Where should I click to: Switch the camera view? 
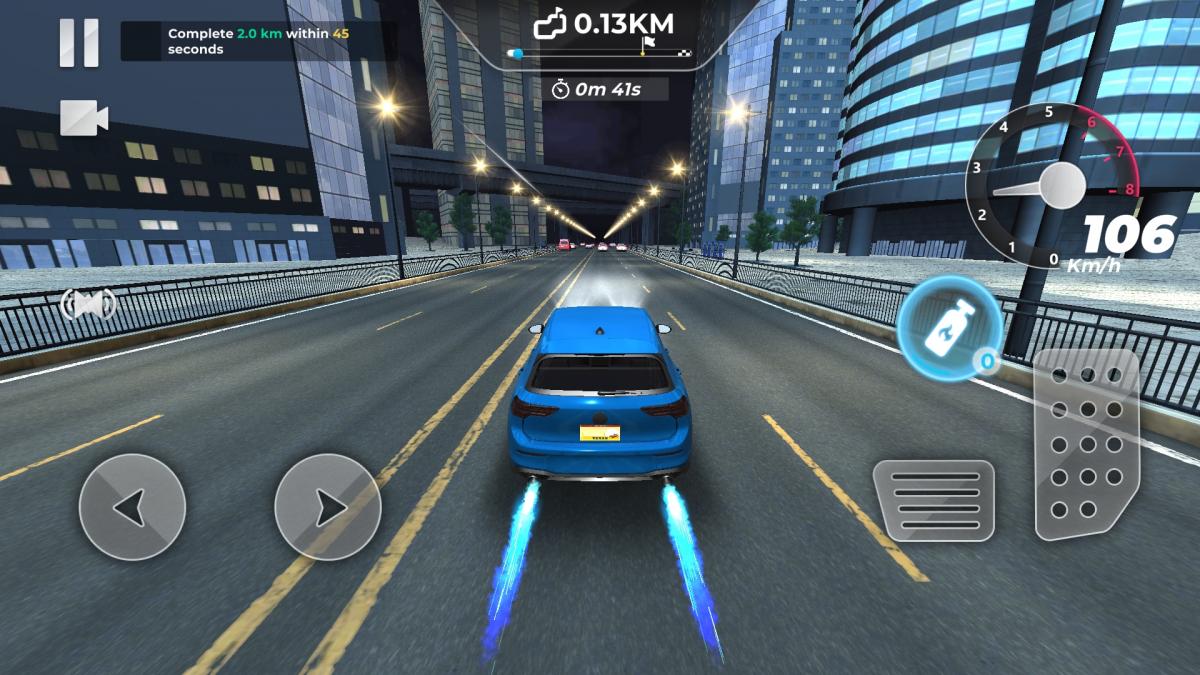tap(83, 117)
